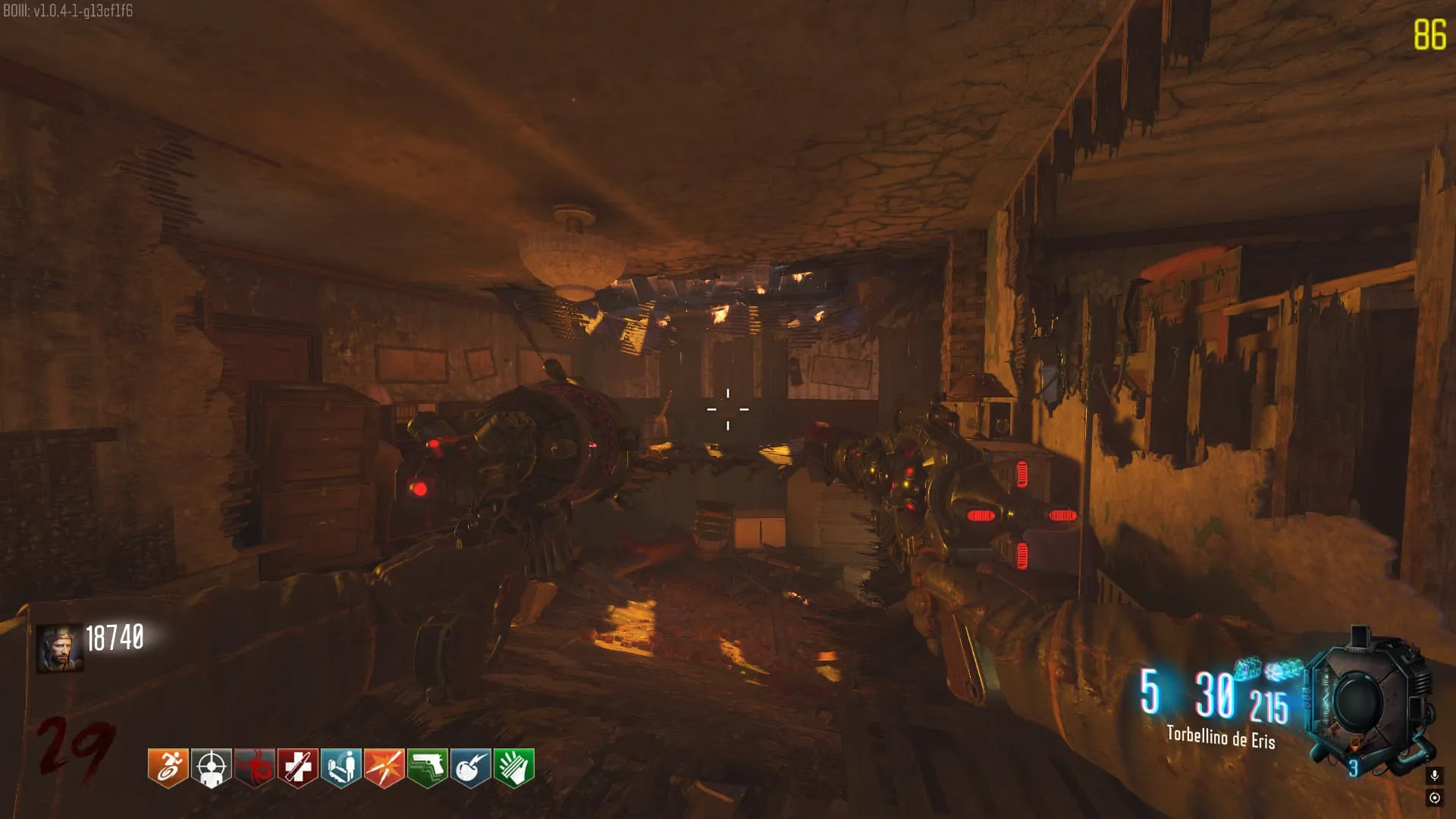Select the green pistol Mule Kick perk
This screenshot has width=1456, height=819.
click(427, 767)
